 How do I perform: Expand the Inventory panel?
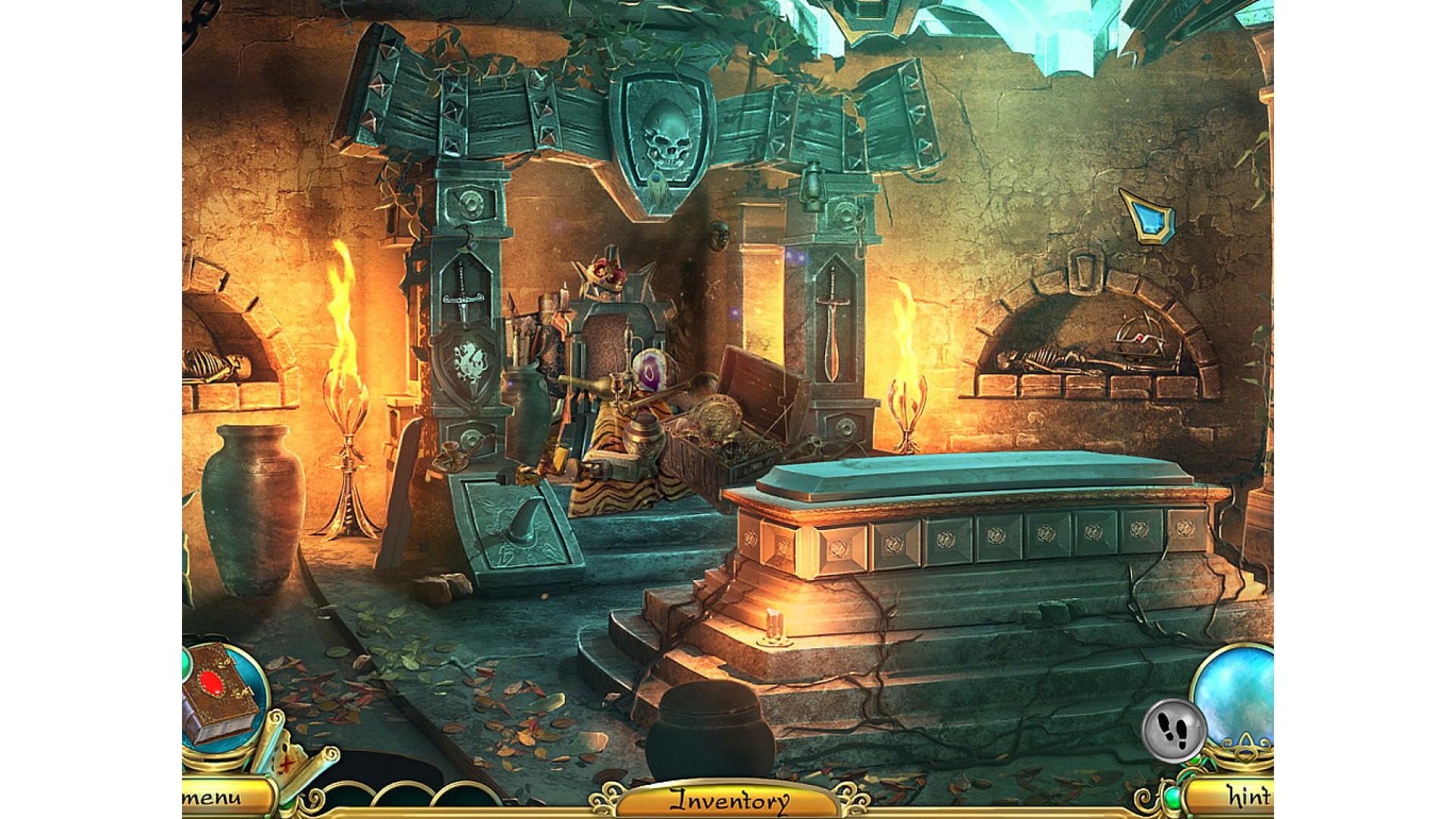(x=728, y=800)
